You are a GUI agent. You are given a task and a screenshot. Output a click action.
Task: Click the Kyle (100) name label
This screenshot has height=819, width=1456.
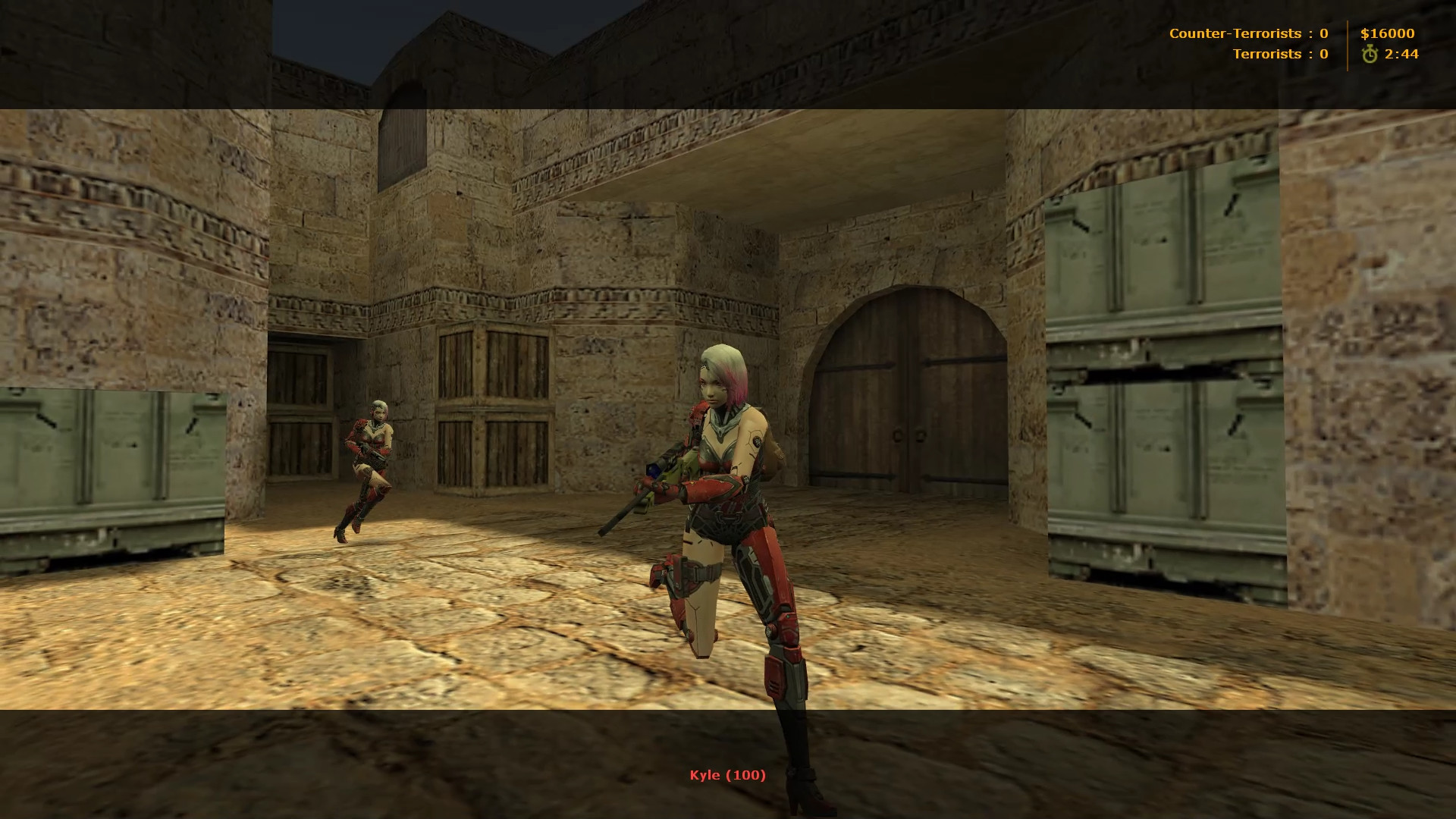[x=726, y=776]
